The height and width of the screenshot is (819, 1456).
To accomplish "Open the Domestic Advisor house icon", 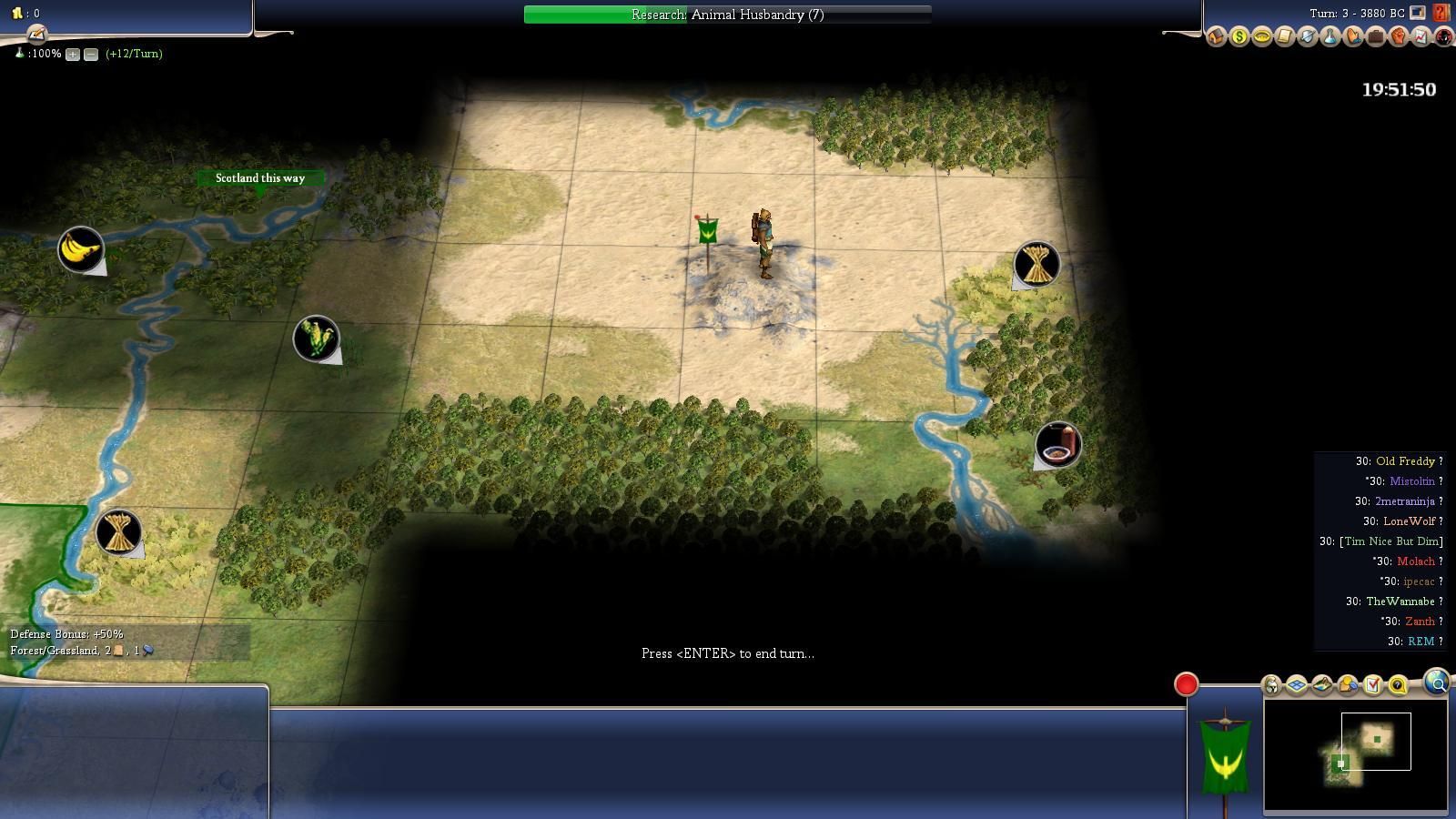I will [x=1217, y=37].
